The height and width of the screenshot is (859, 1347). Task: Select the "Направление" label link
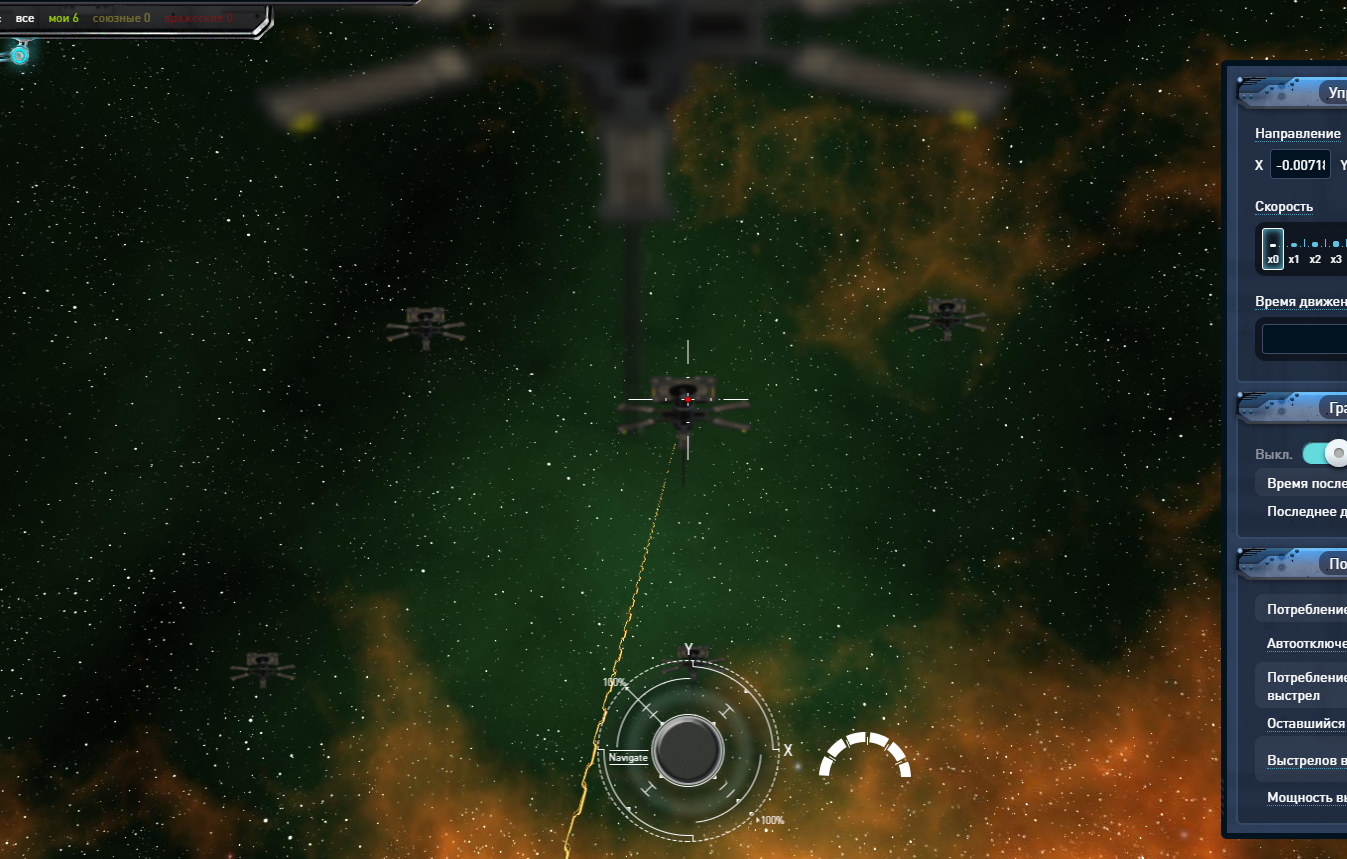(1297, 134)
